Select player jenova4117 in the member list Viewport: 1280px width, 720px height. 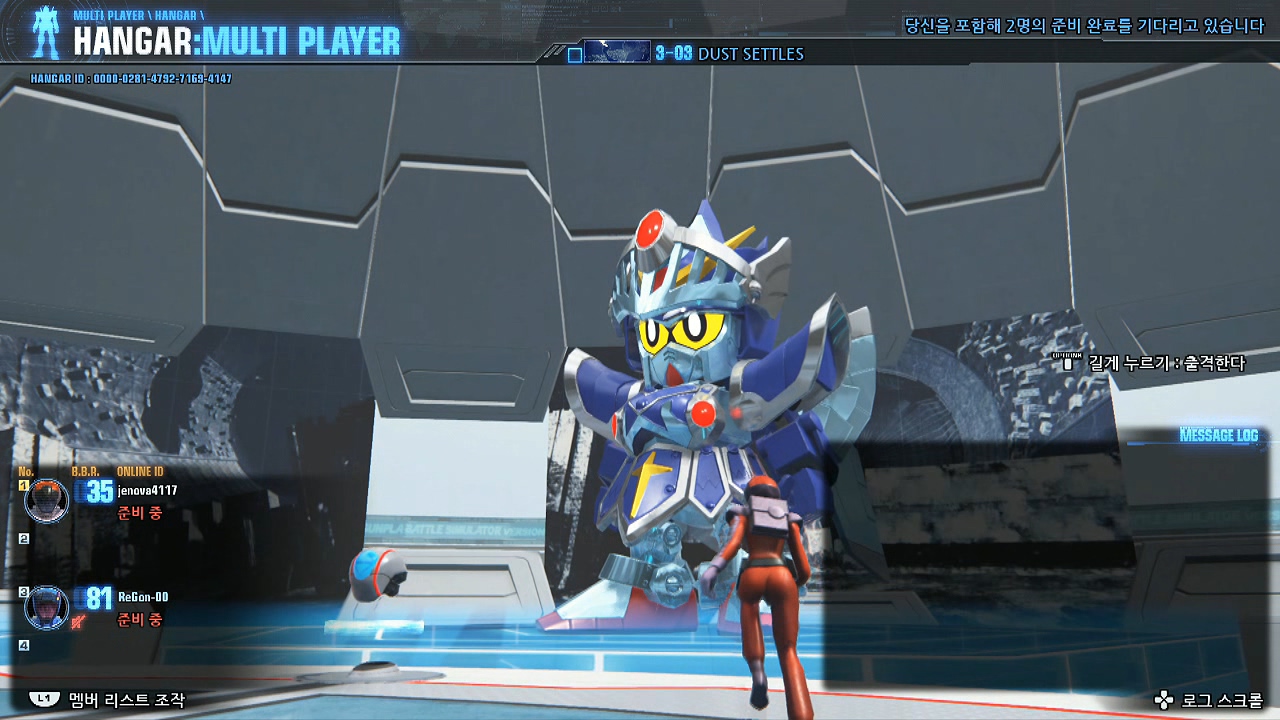coord(147,491)
